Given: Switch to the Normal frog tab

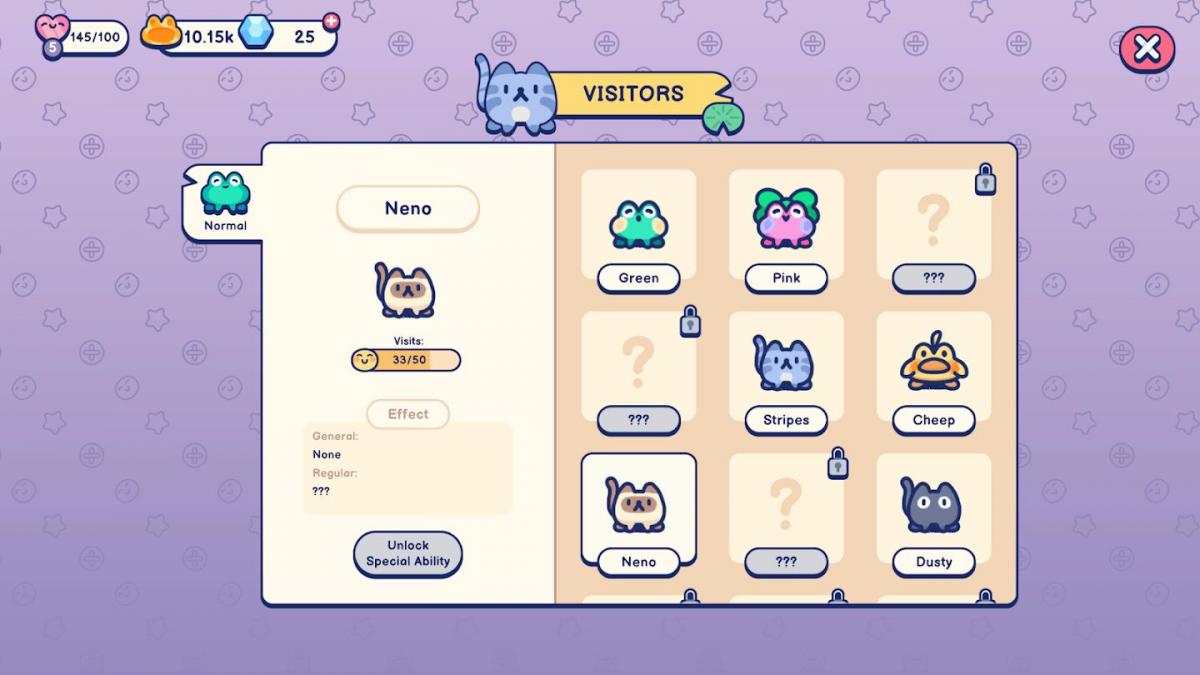Looking at the screenshot, I should click(225, 201).
